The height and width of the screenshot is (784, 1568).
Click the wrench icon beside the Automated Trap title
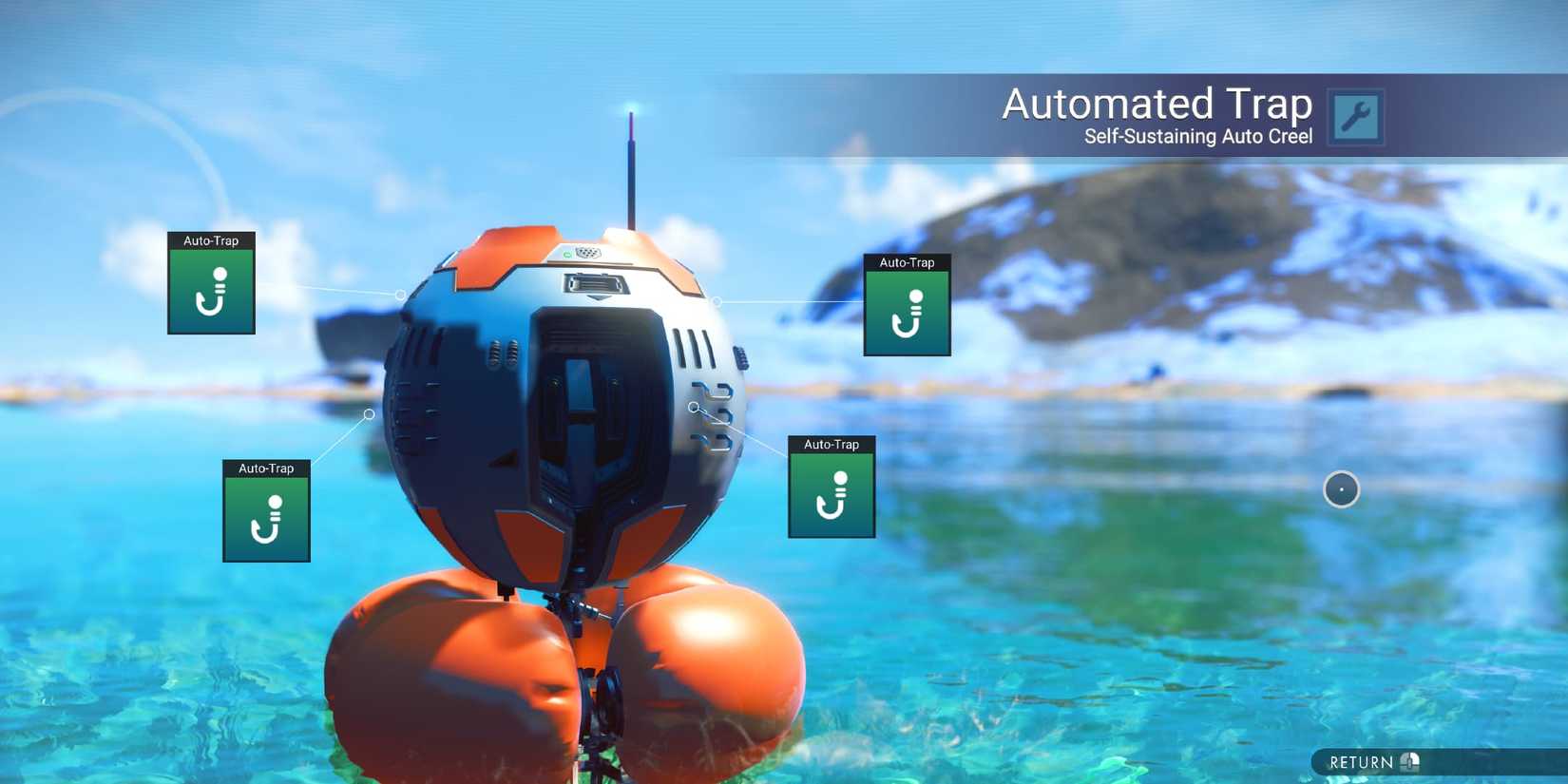tap(1355, 115)
